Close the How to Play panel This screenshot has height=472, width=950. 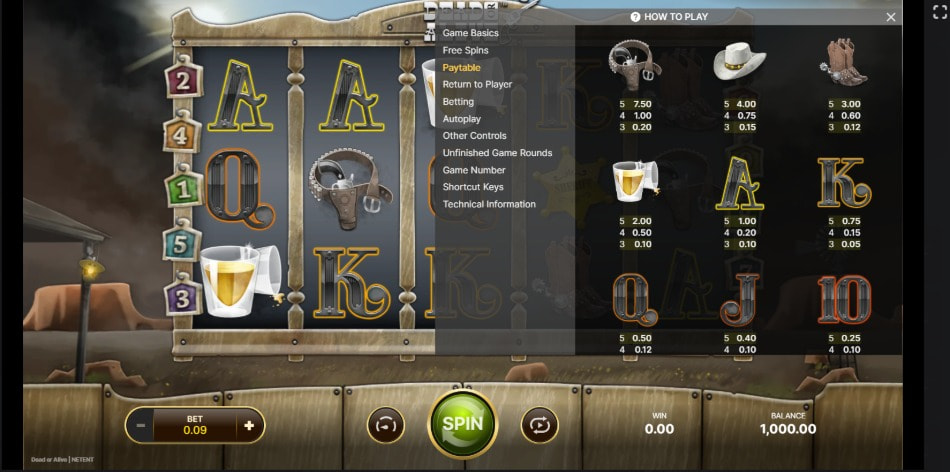coord(891,17)
